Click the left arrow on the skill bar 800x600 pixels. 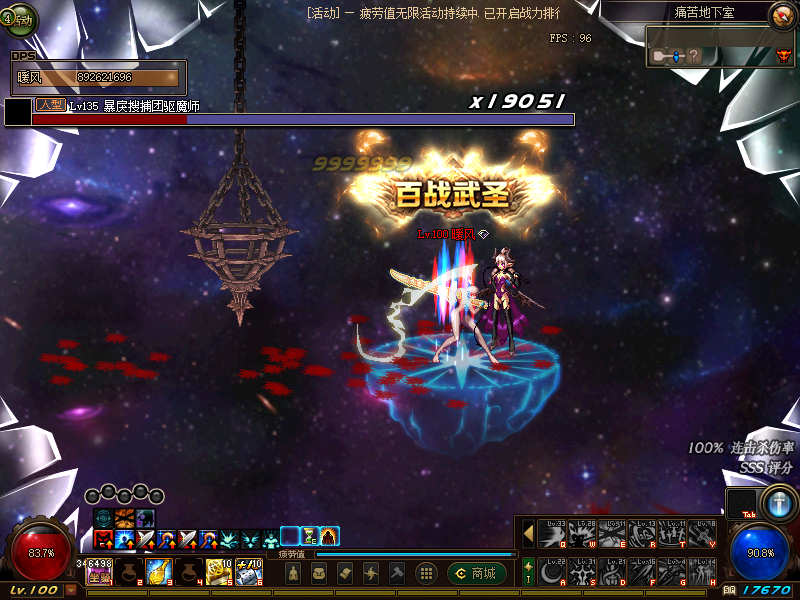coord(528,535)
